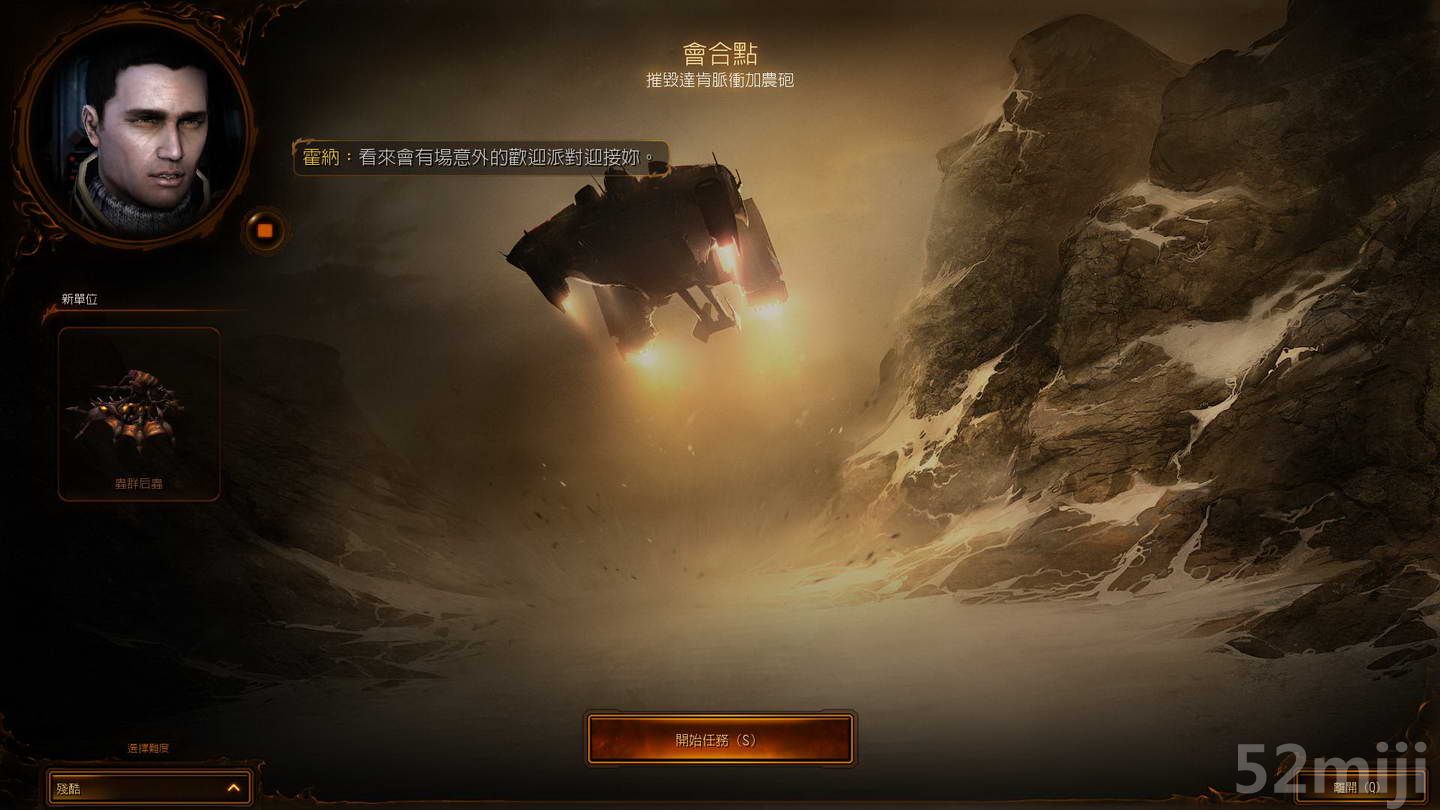Click the mission title 會合點

[x=722, y=53]
